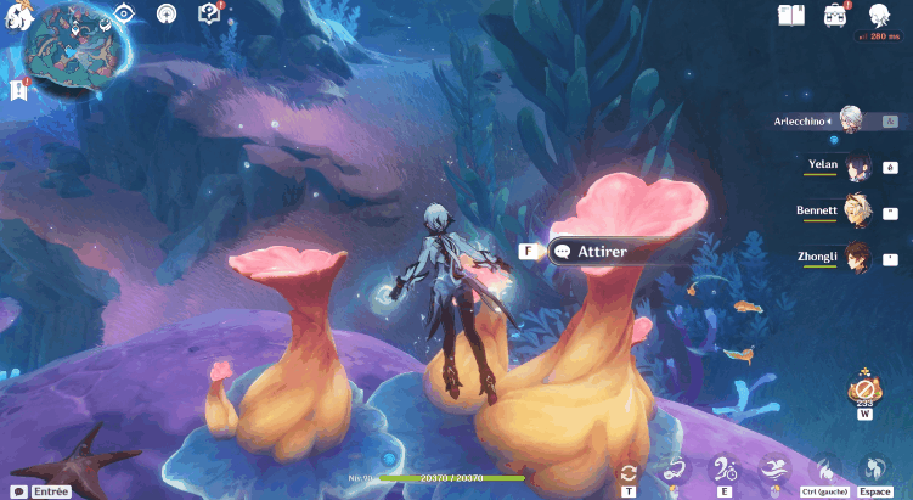Screen dimensions: 913x500
Task: Open the tutorial book with question mark
Action: [x=209, y=13]
